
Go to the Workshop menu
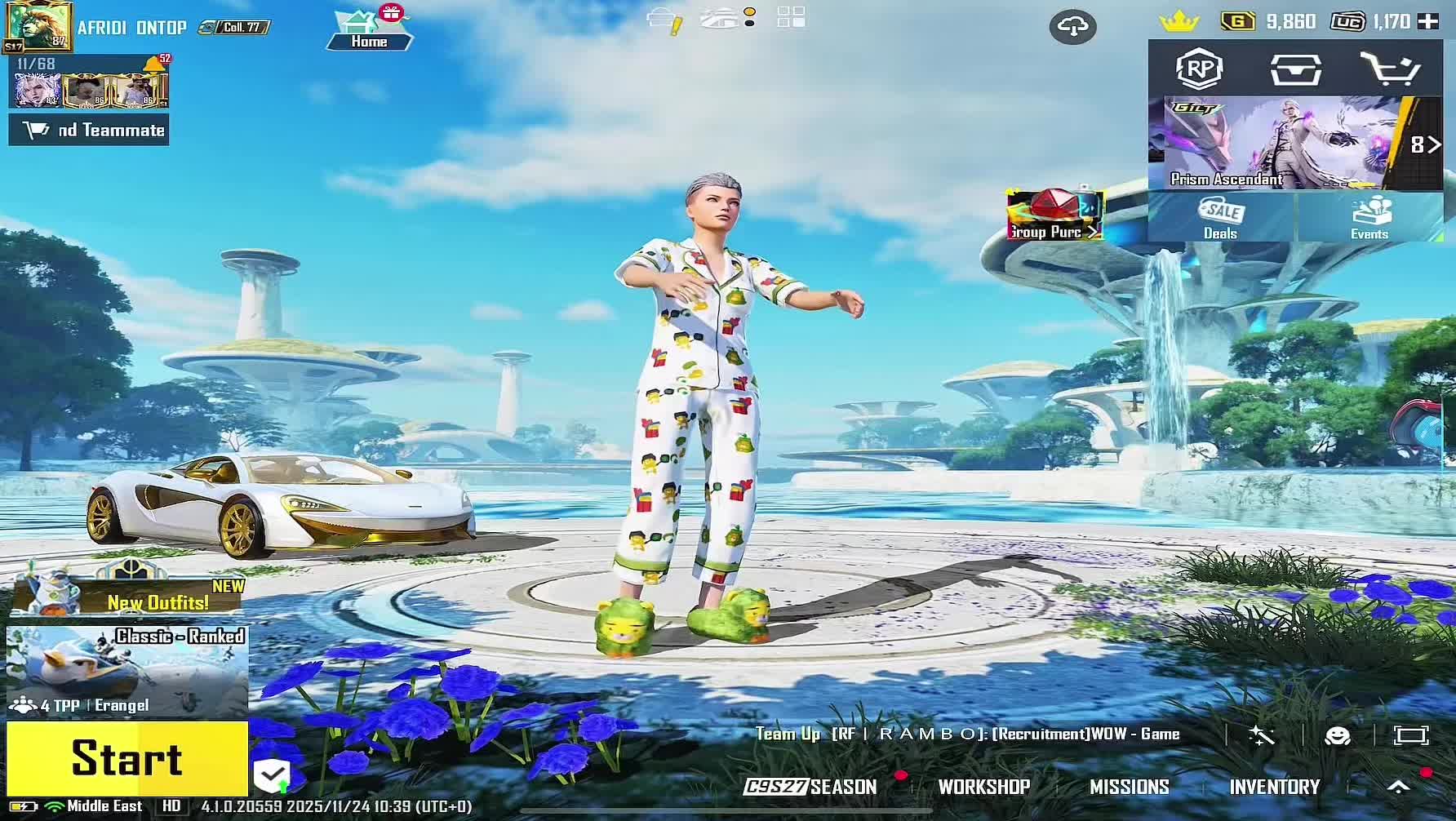pos(983,787)
